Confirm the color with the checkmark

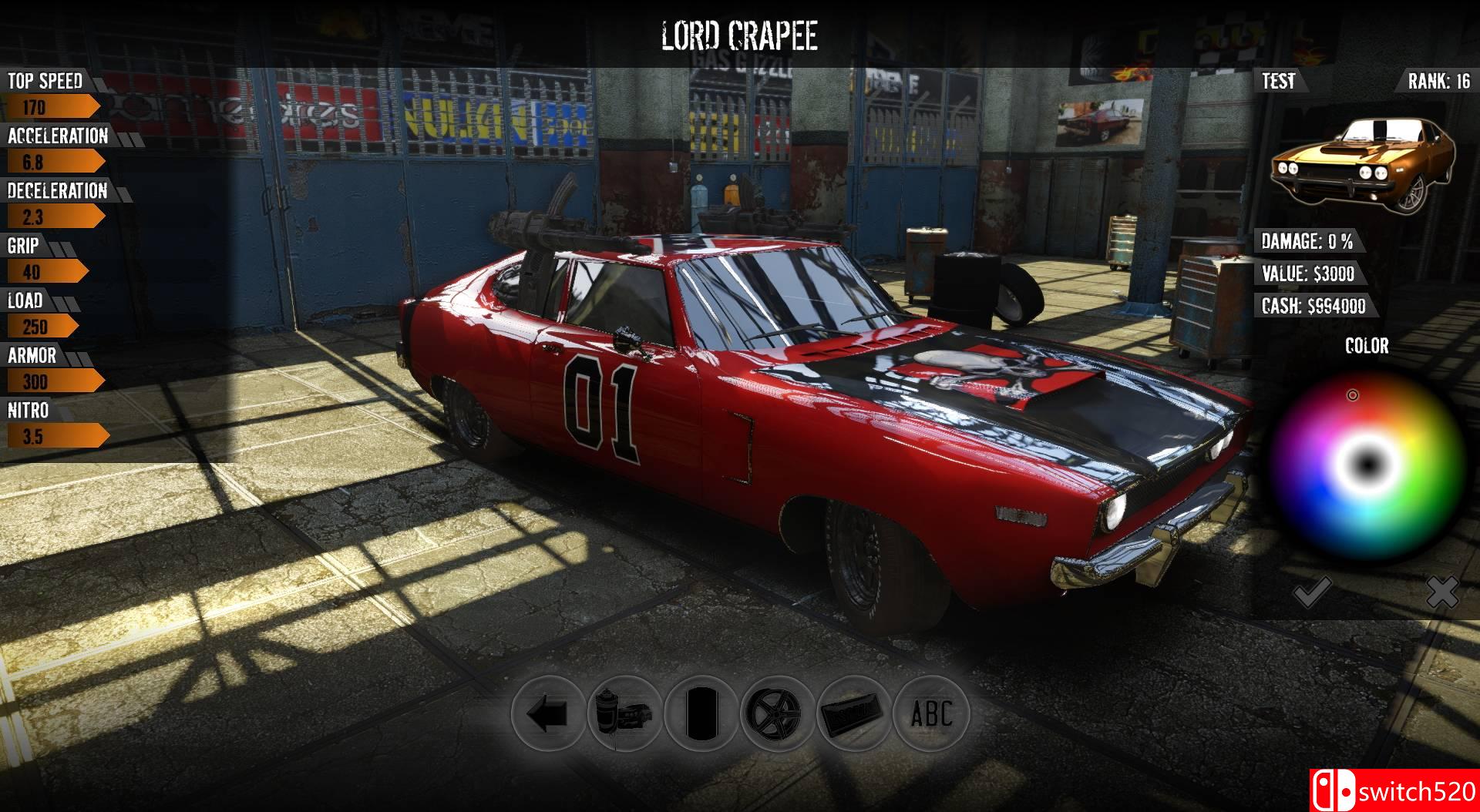1310,592
